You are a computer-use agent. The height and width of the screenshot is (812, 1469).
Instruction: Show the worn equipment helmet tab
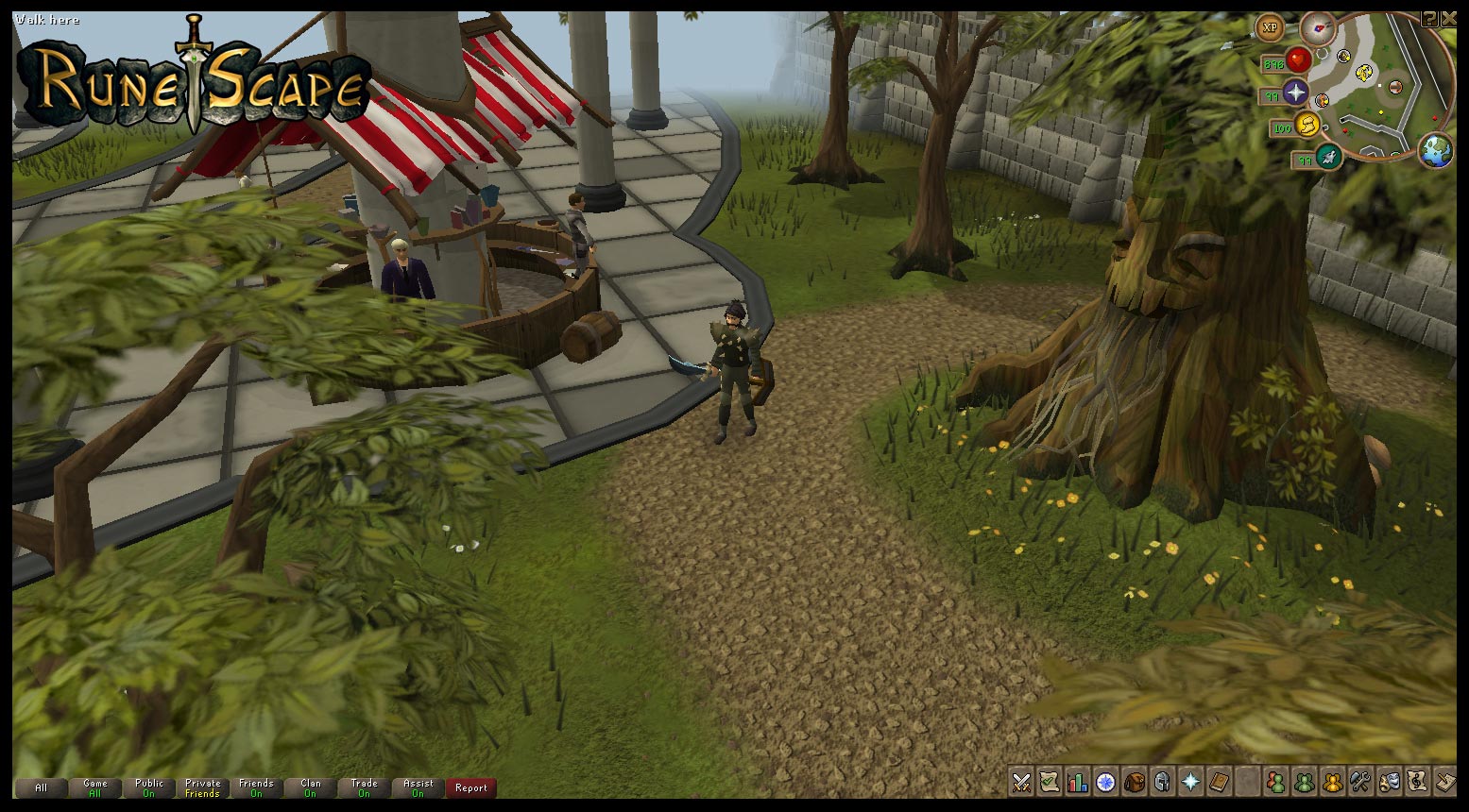click(1162, 782)
